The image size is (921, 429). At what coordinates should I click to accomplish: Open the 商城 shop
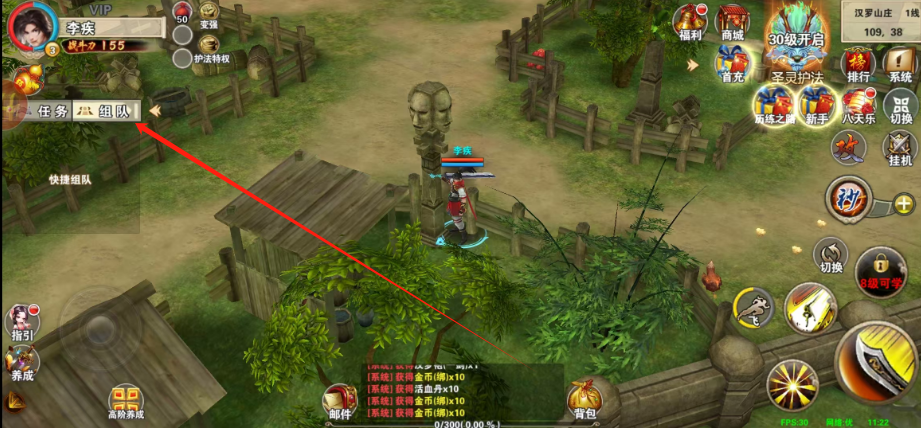[x=732, y=22]
